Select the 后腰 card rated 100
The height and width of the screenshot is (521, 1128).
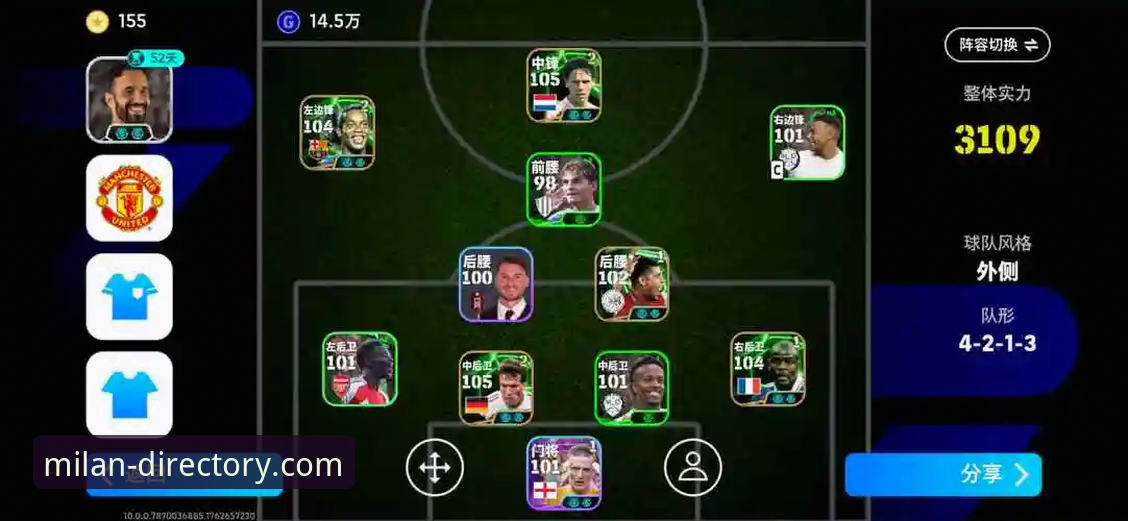pyautogui.click(x=496, y=284)
